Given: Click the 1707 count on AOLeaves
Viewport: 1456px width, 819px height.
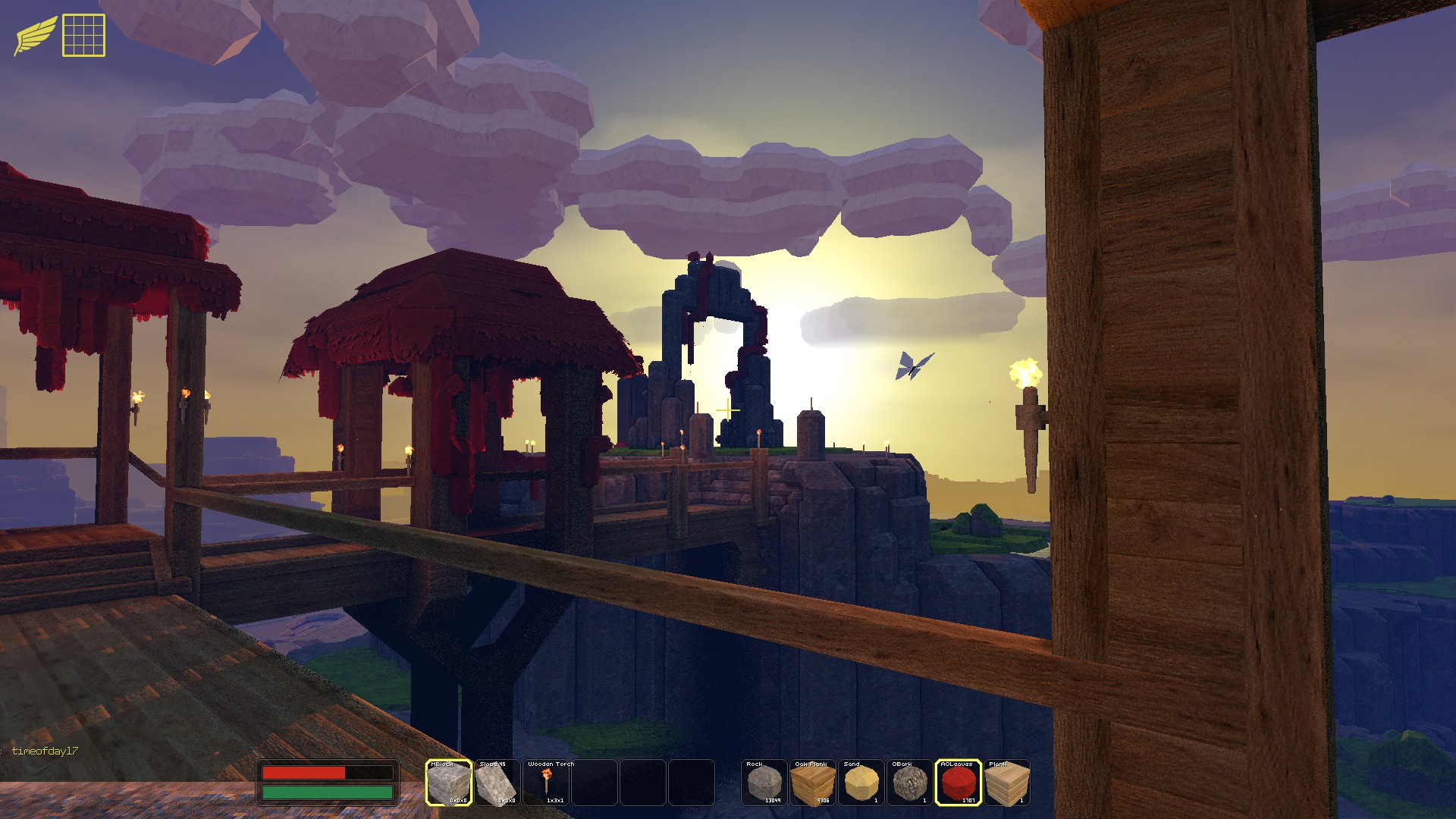Looking at the screenshot, I should 971,799.
